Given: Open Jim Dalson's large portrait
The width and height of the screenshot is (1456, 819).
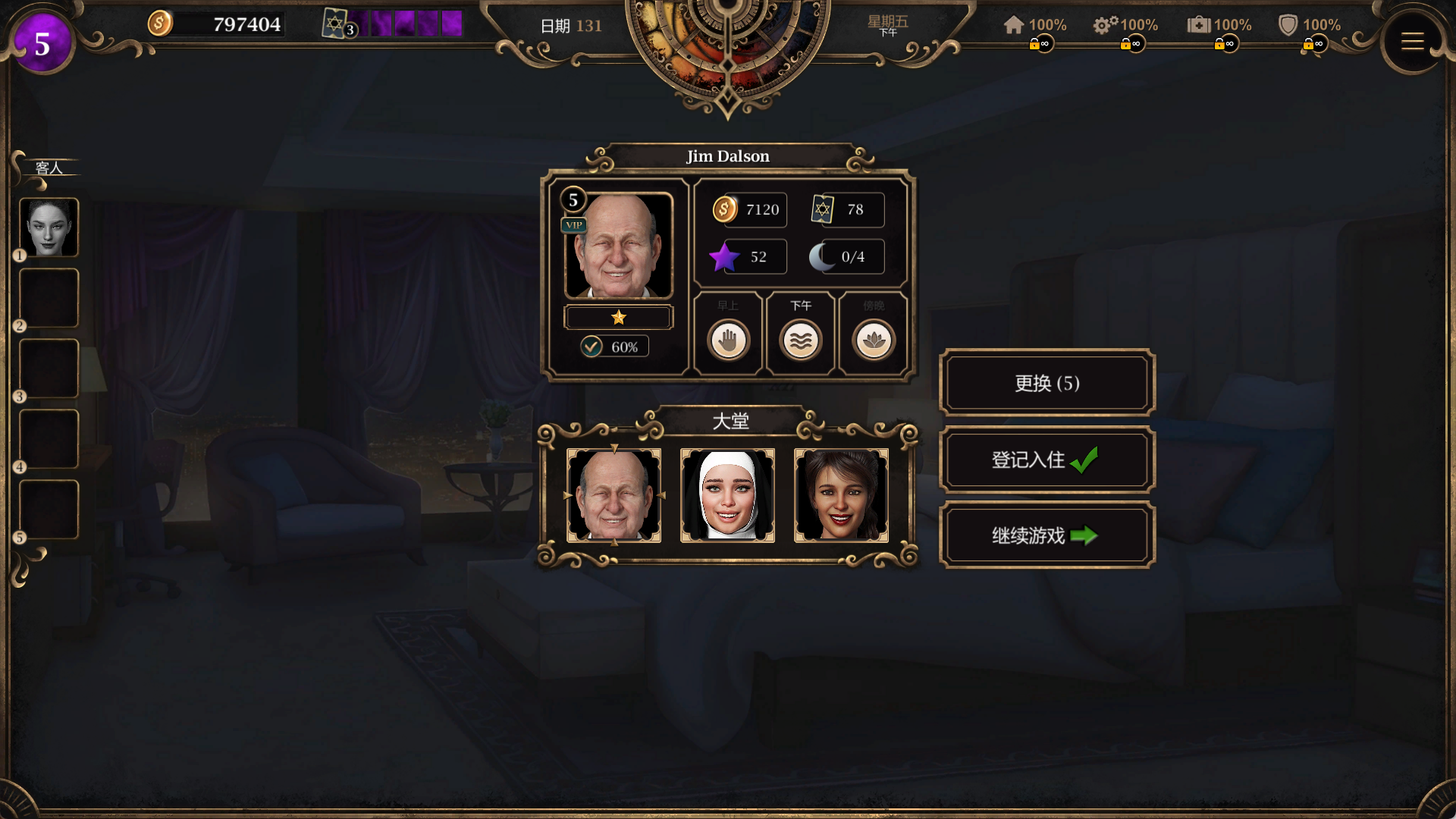Looking at the screenshot, I should 618,246.
